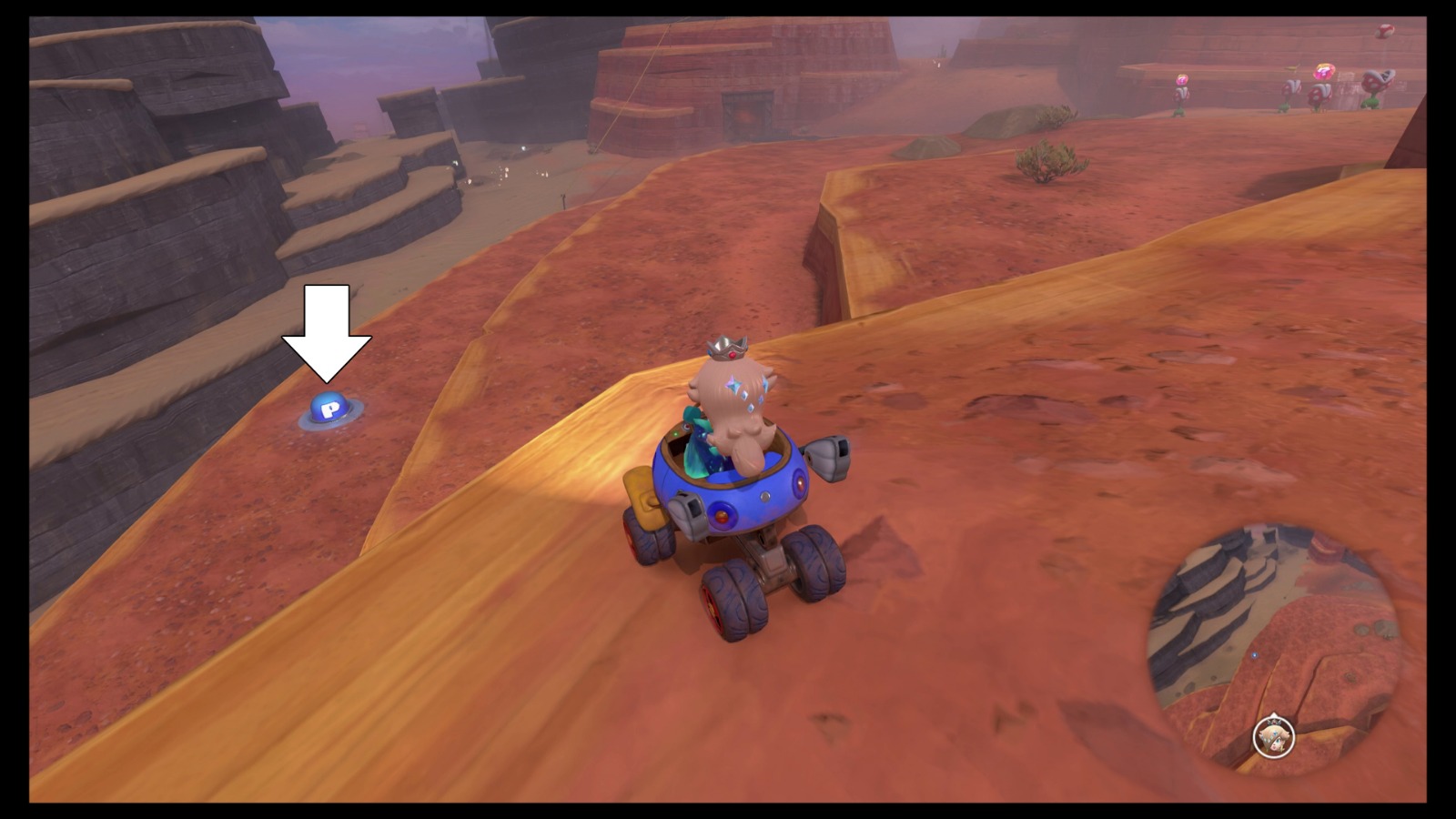Select the Fire Piranha Plant shooting a fireball
Screen dimensions: 1456x819
tap(1319, 95)
